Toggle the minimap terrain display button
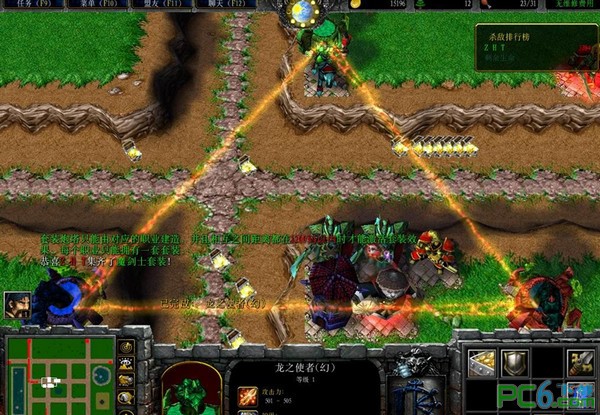Image resolution: width=600 pixels, height=415 pixels. click(126, 364)
